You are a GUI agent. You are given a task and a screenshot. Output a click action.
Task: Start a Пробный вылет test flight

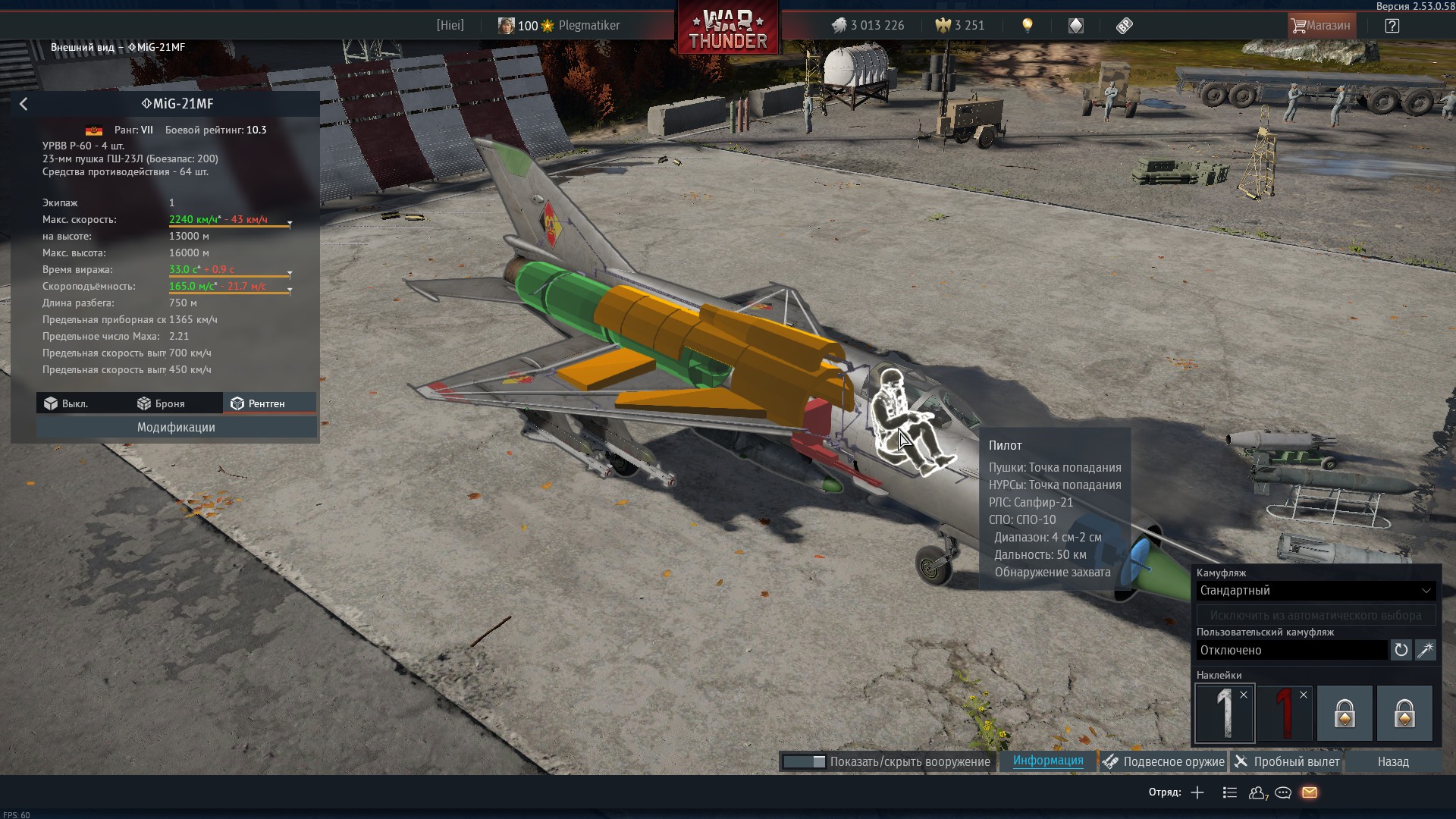[1287, 761]
